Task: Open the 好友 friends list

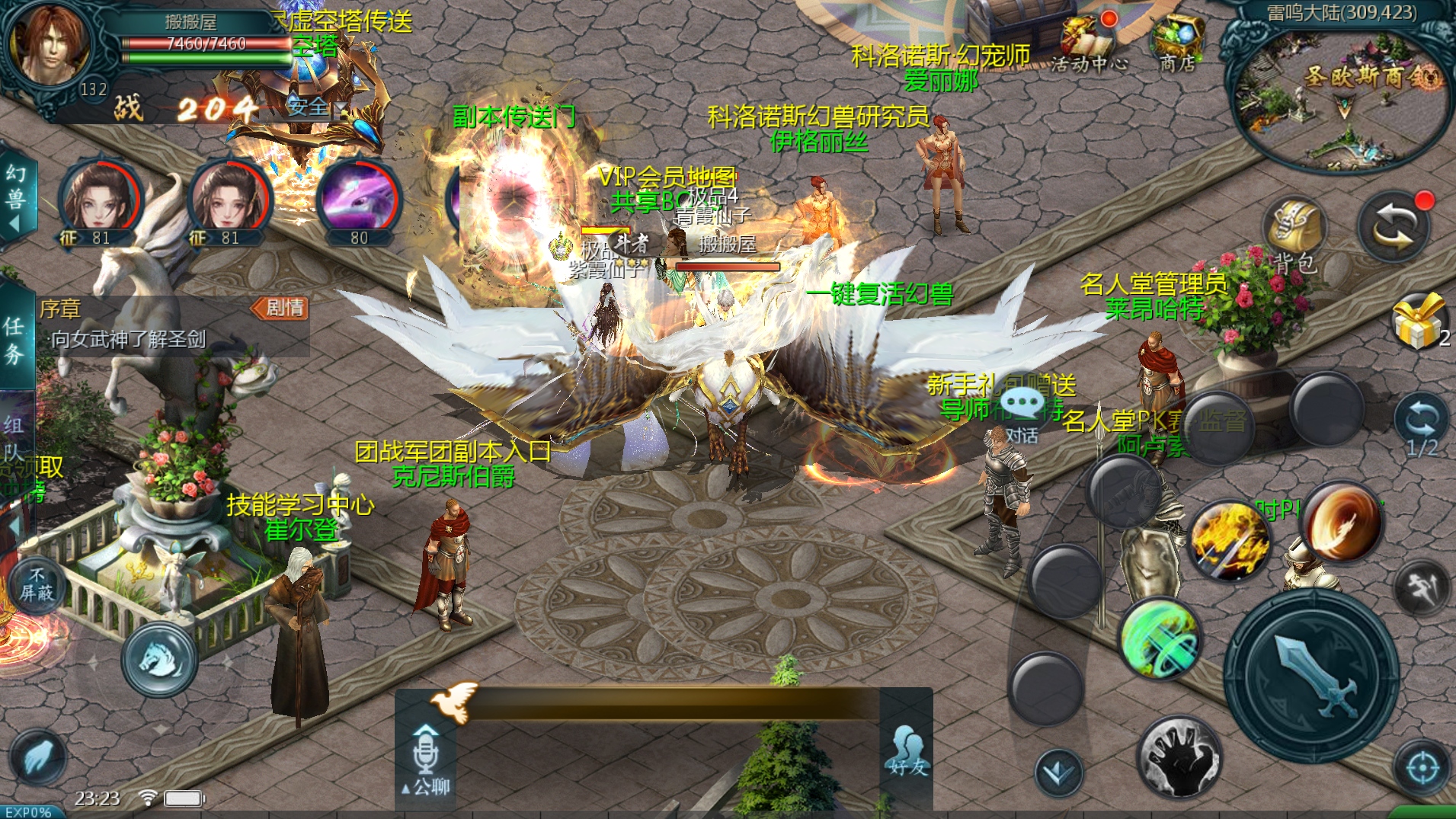Action: 907,750
